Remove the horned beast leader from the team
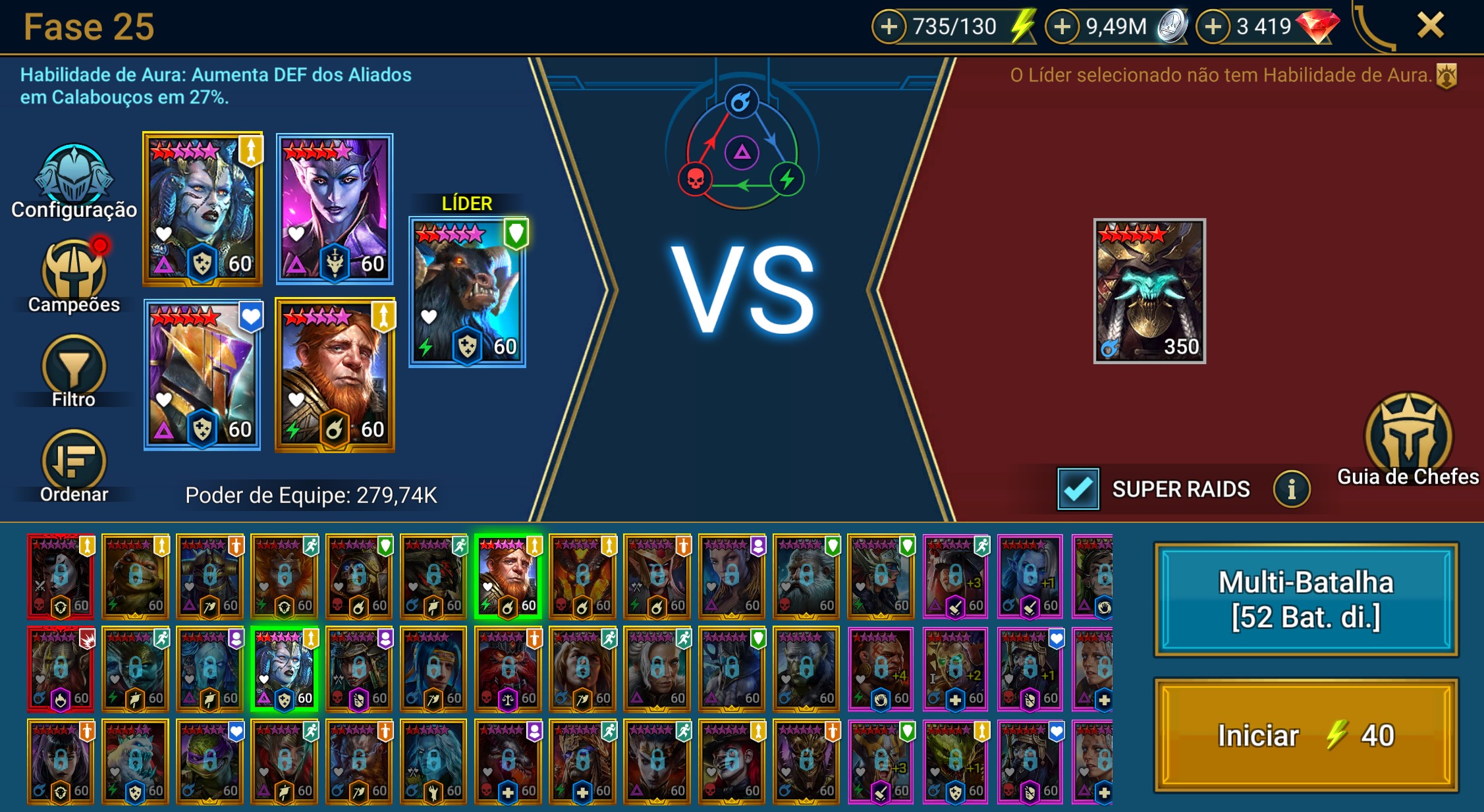 pyautogui.click(x=467, y=292)
